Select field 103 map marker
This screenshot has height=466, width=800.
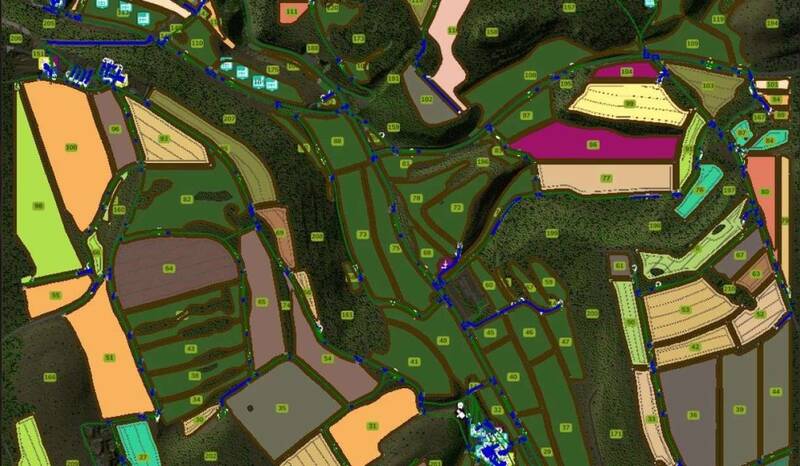[x=708, y=87]
